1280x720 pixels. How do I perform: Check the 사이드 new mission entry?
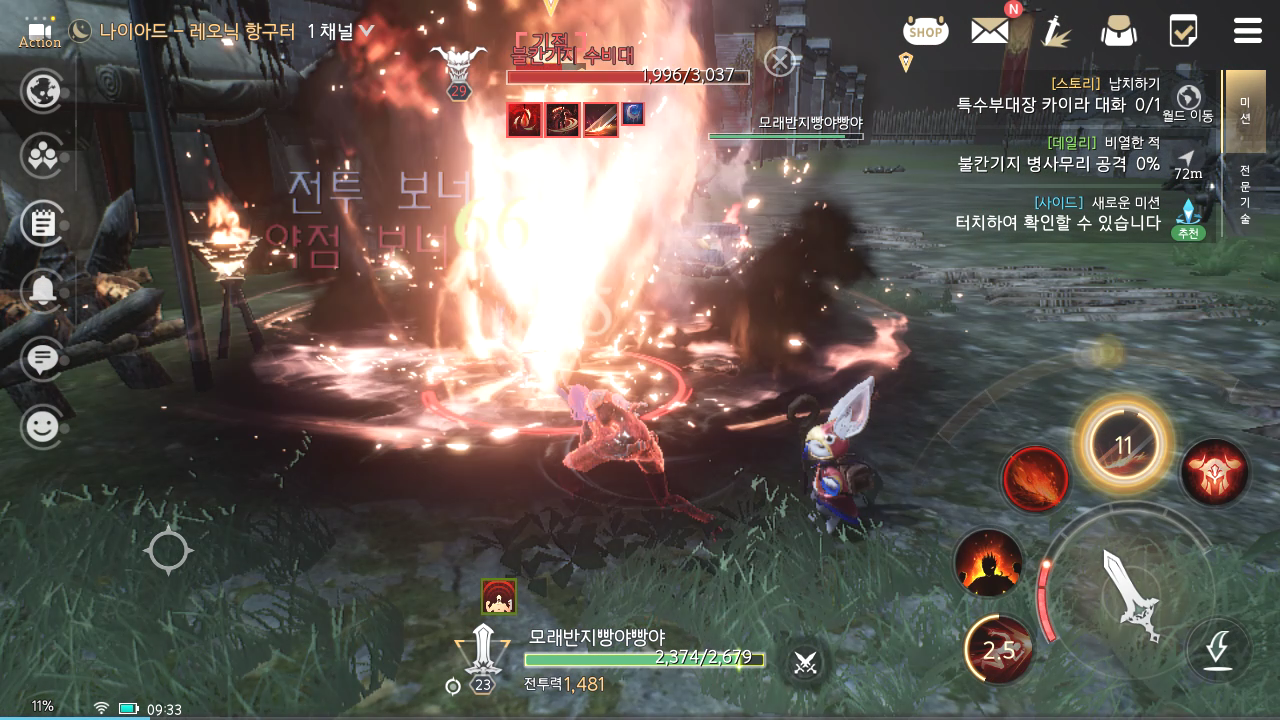pos(1058,213)
